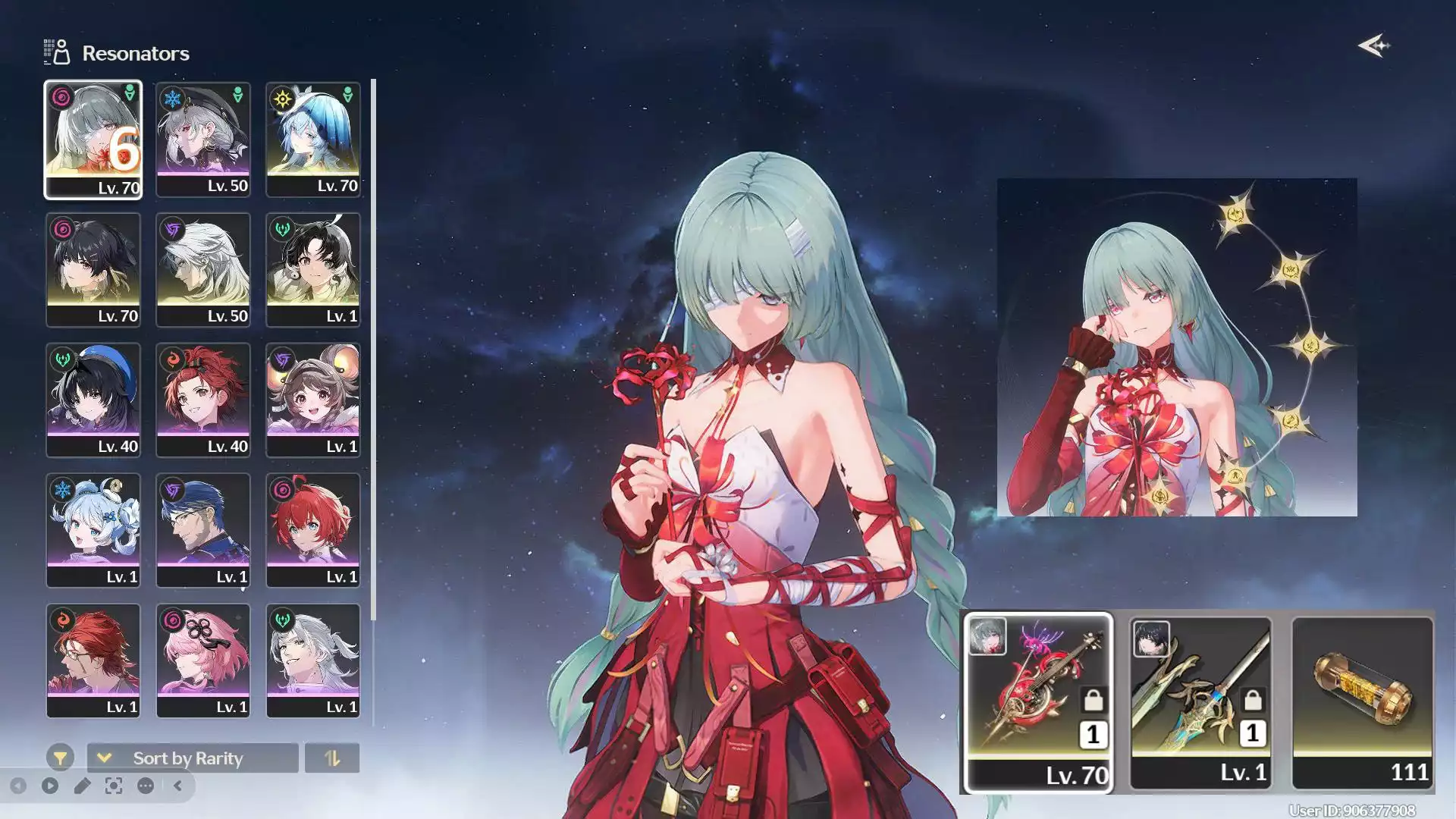1456x819 pixels.
Task: Open the Sort by Rarity dropdown
Action: (x=193, y=758)
